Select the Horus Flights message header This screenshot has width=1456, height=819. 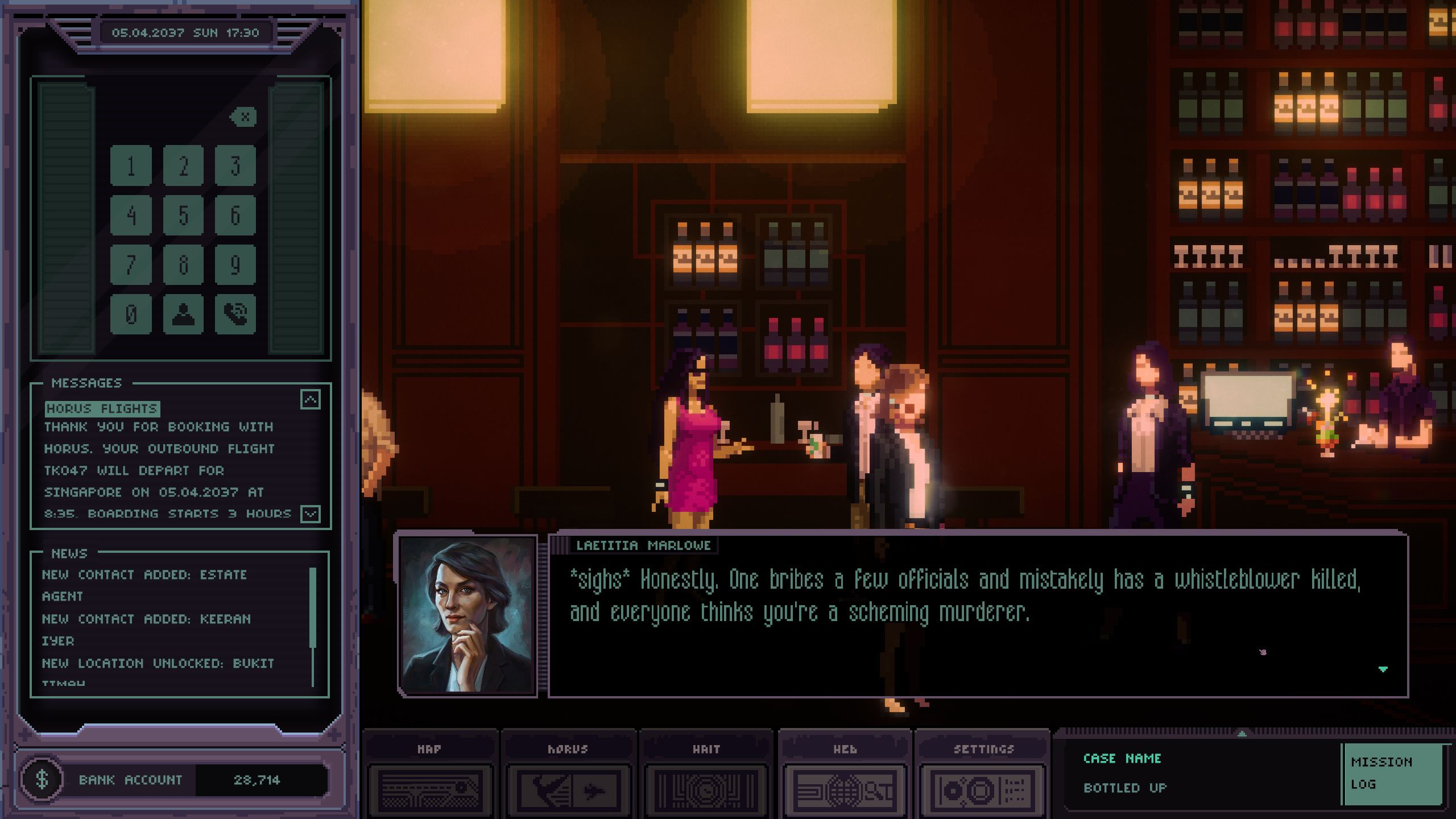click(x=102, y=408)
